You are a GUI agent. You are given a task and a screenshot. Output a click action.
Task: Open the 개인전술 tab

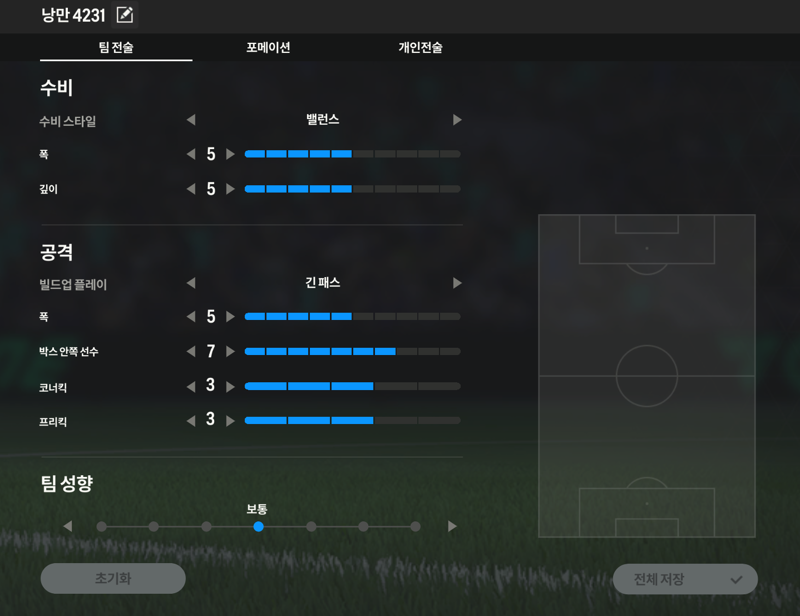click(x=420, y=47)
